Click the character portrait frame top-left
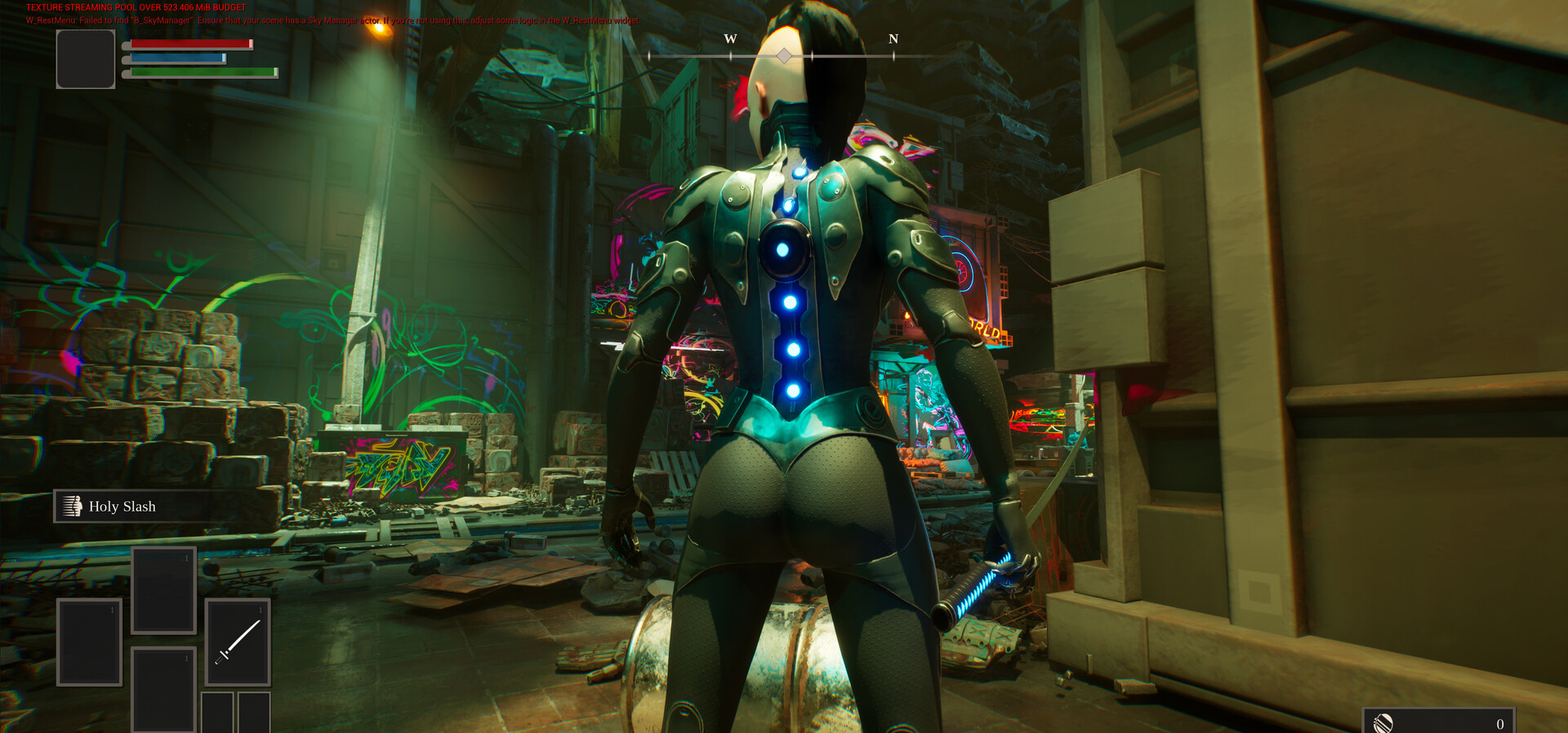 pos(85,57)
